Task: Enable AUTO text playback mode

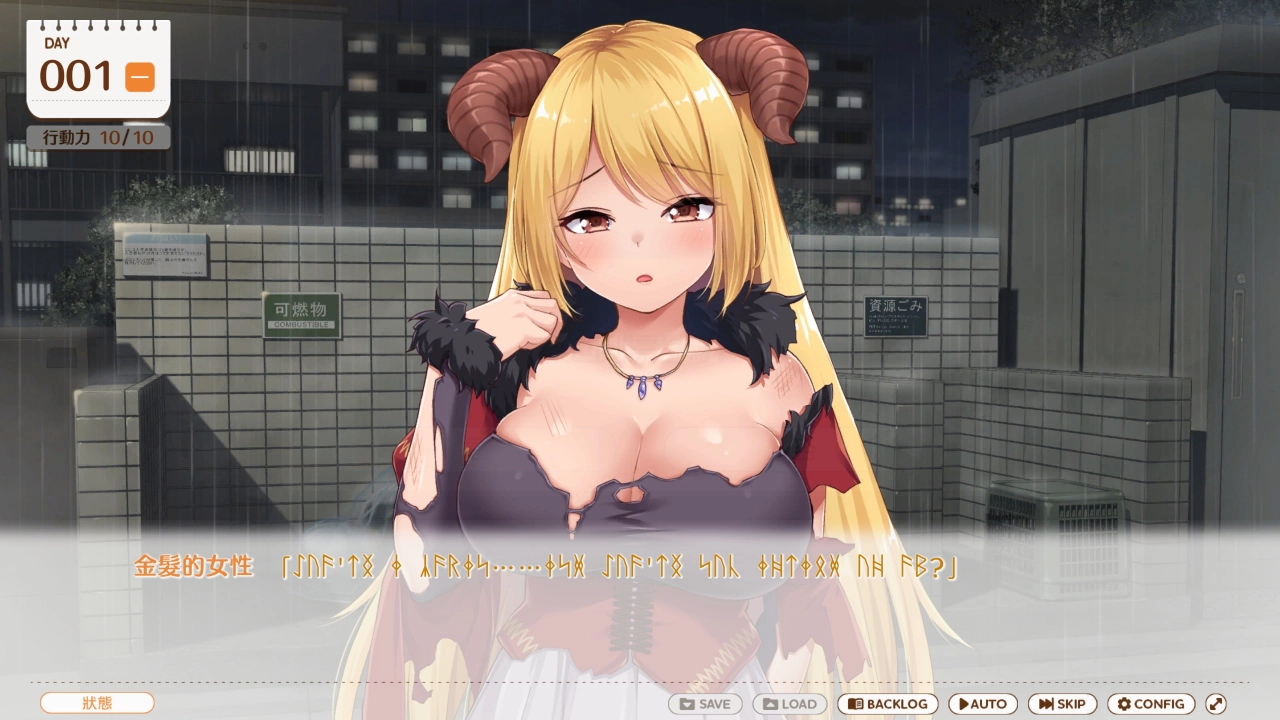Action: point(982,704)
